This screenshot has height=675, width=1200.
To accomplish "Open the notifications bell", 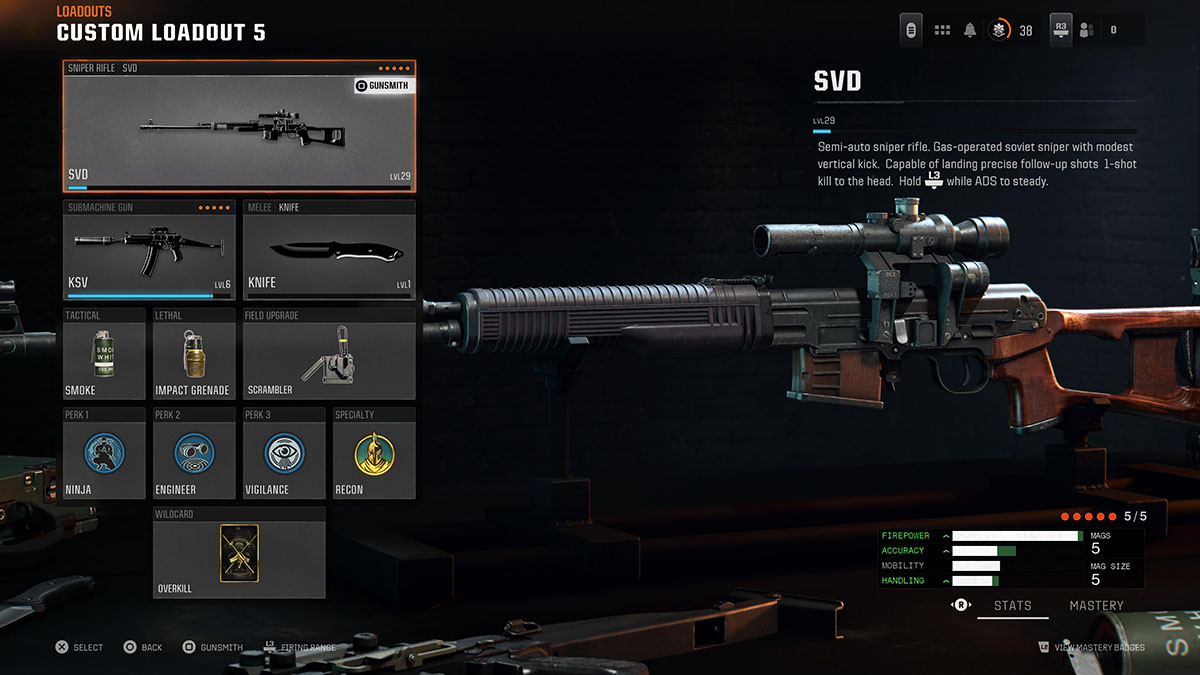I will [970, 30].
